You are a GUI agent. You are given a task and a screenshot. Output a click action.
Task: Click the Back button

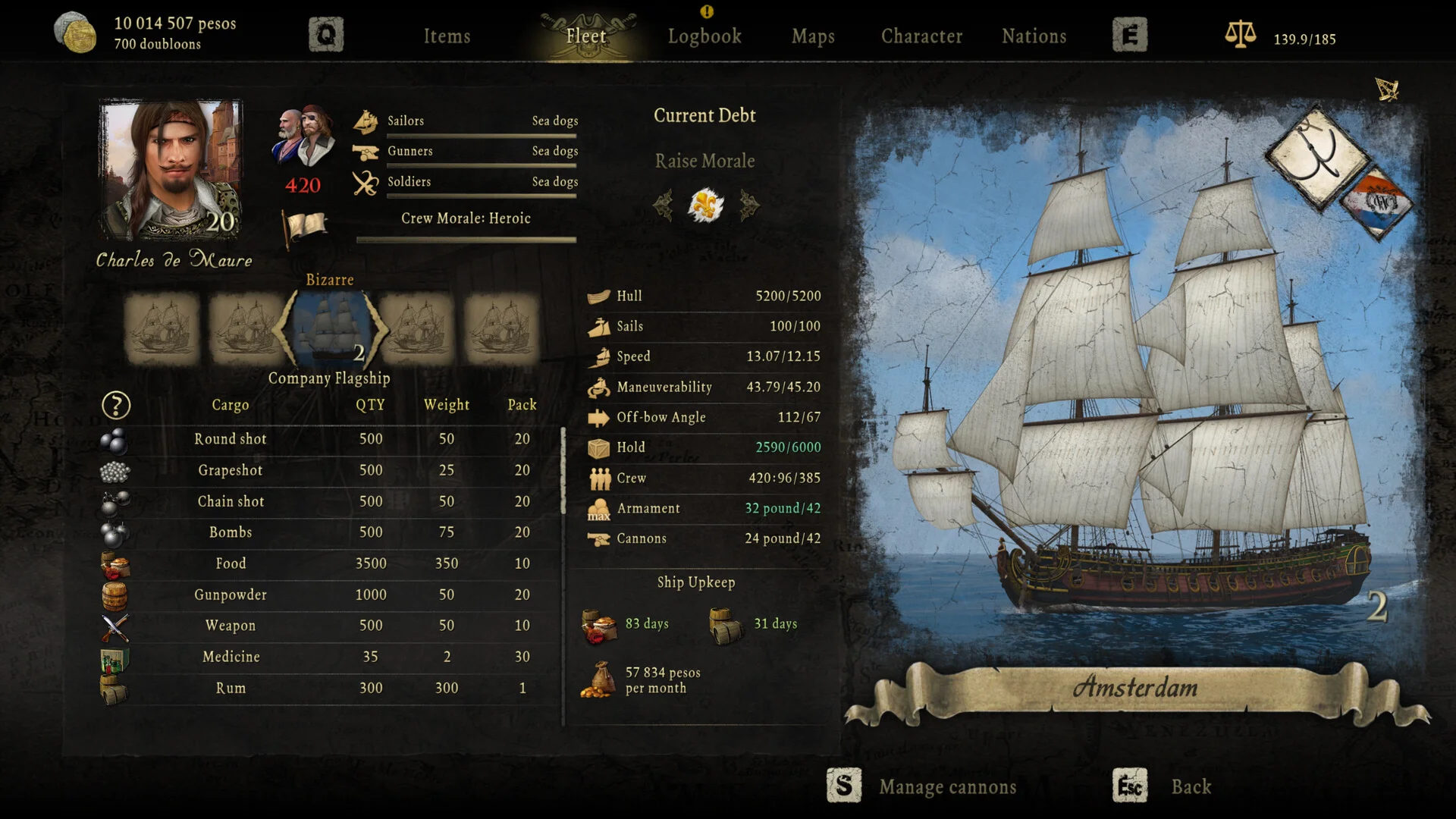(1191, 786)
